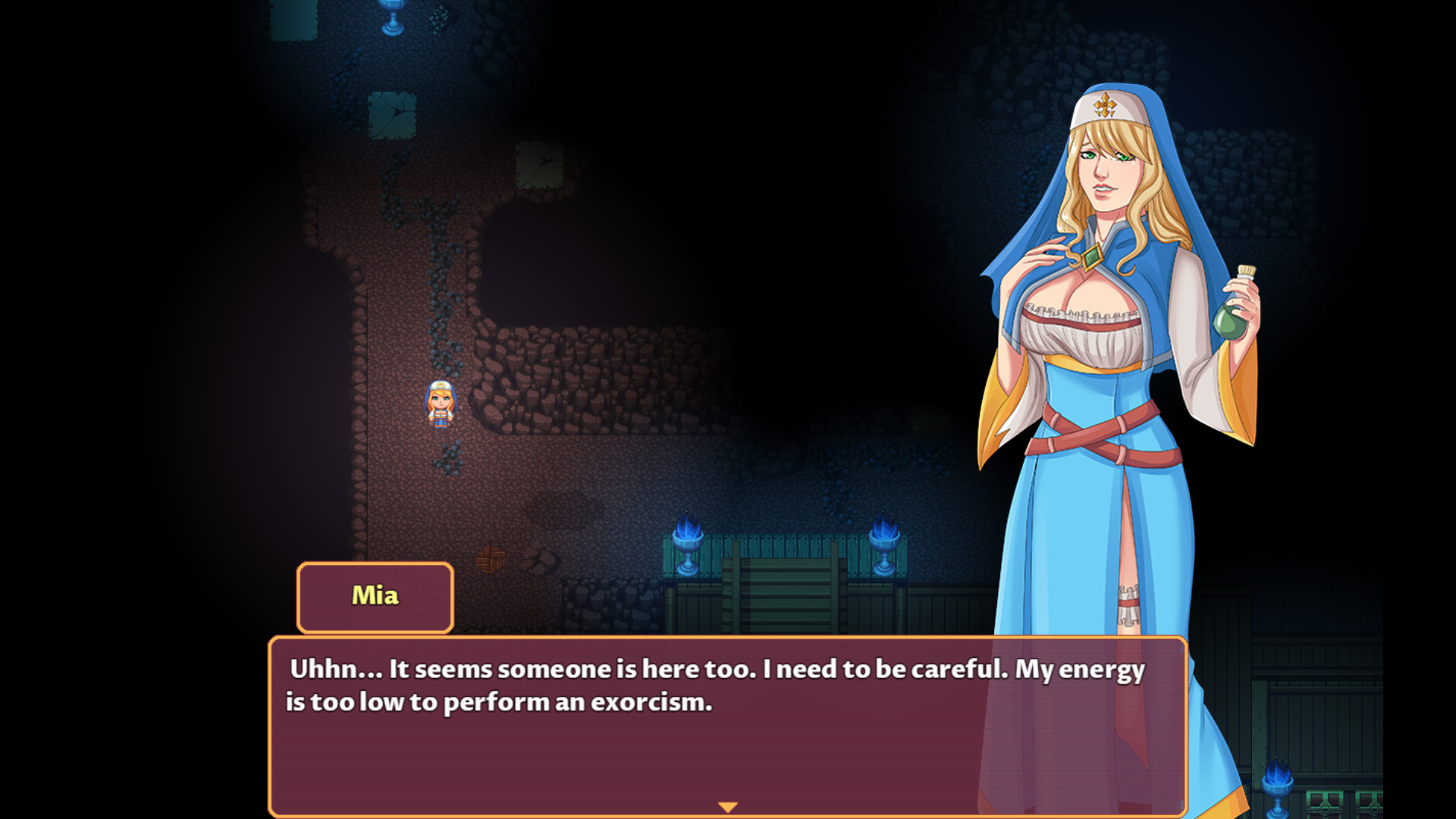Click the Mia name plate above the dialogue
Screen dimensions: 1456x819
click(374, 597)
